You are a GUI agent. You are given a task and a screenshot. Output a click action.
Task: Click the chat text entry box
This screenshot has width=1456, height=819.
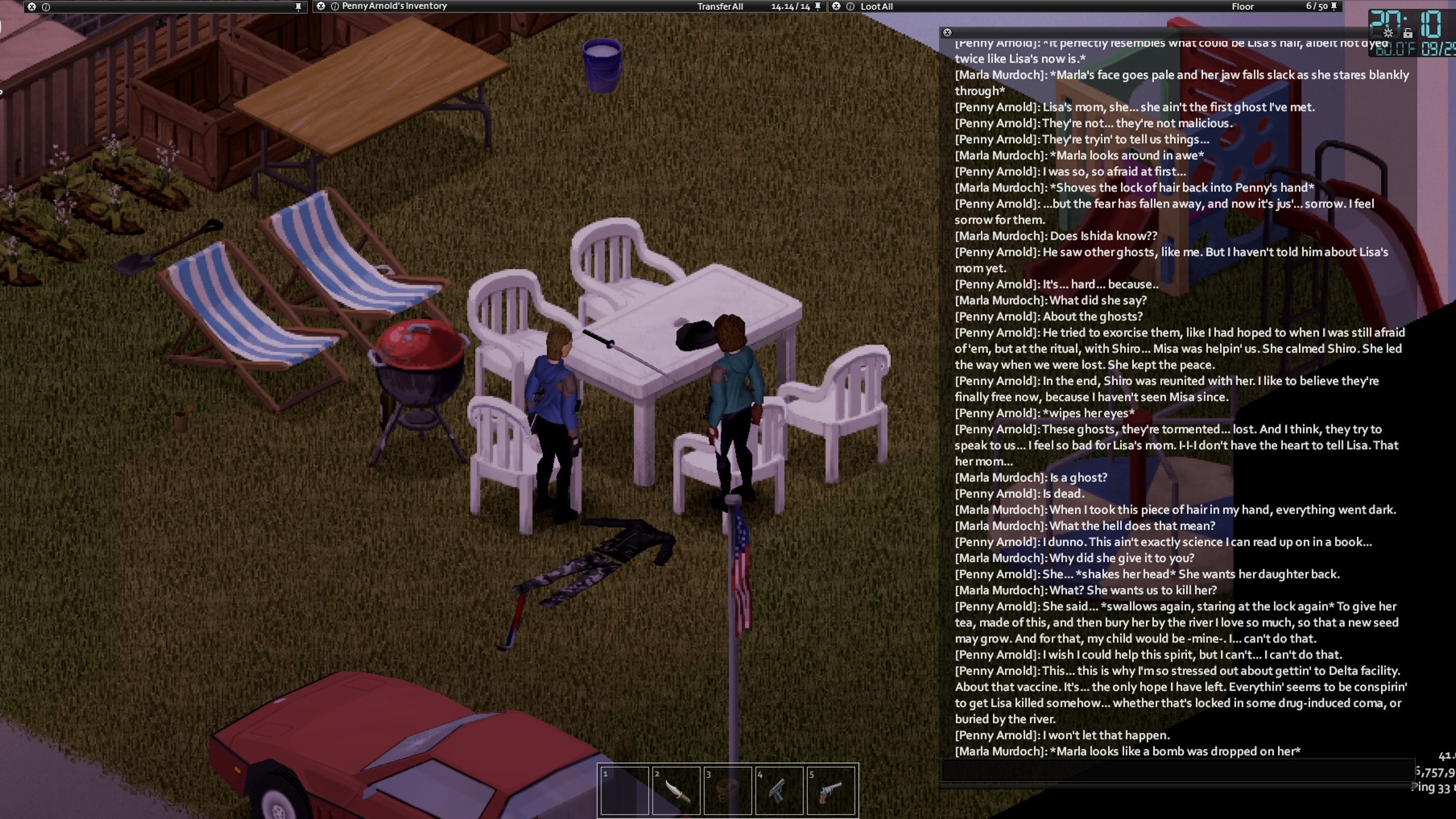(1175, 770)
